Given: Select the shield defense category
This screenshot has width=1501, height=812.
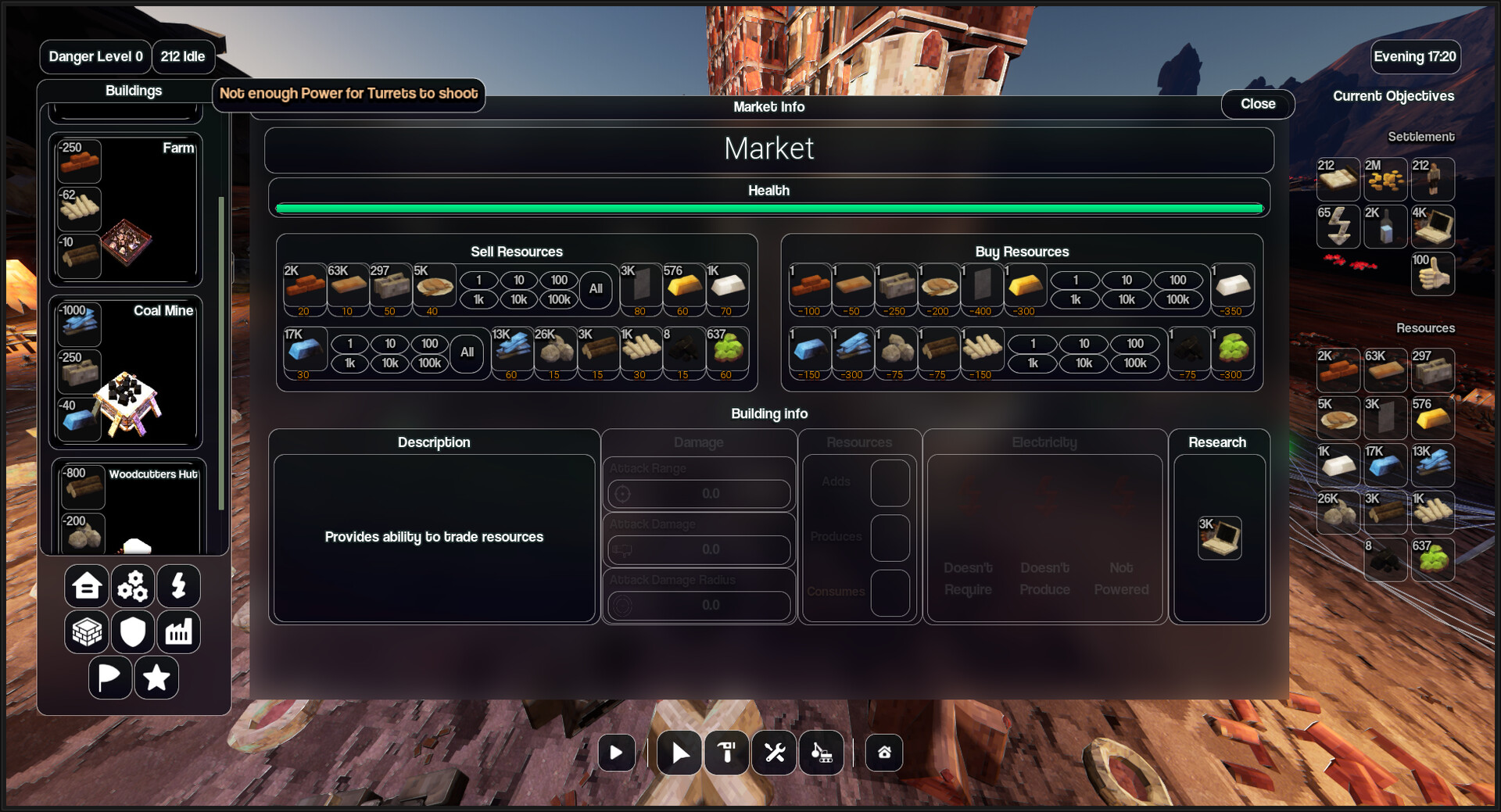Looking at the screenshot, I should [x=133, y=631].
